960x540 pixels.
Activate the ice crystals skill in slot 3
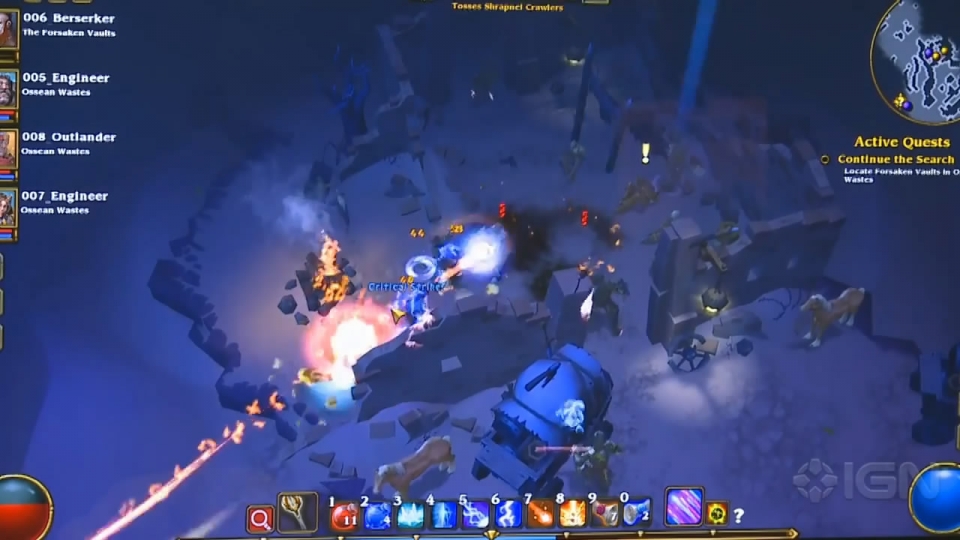click(x=410, y=516)
